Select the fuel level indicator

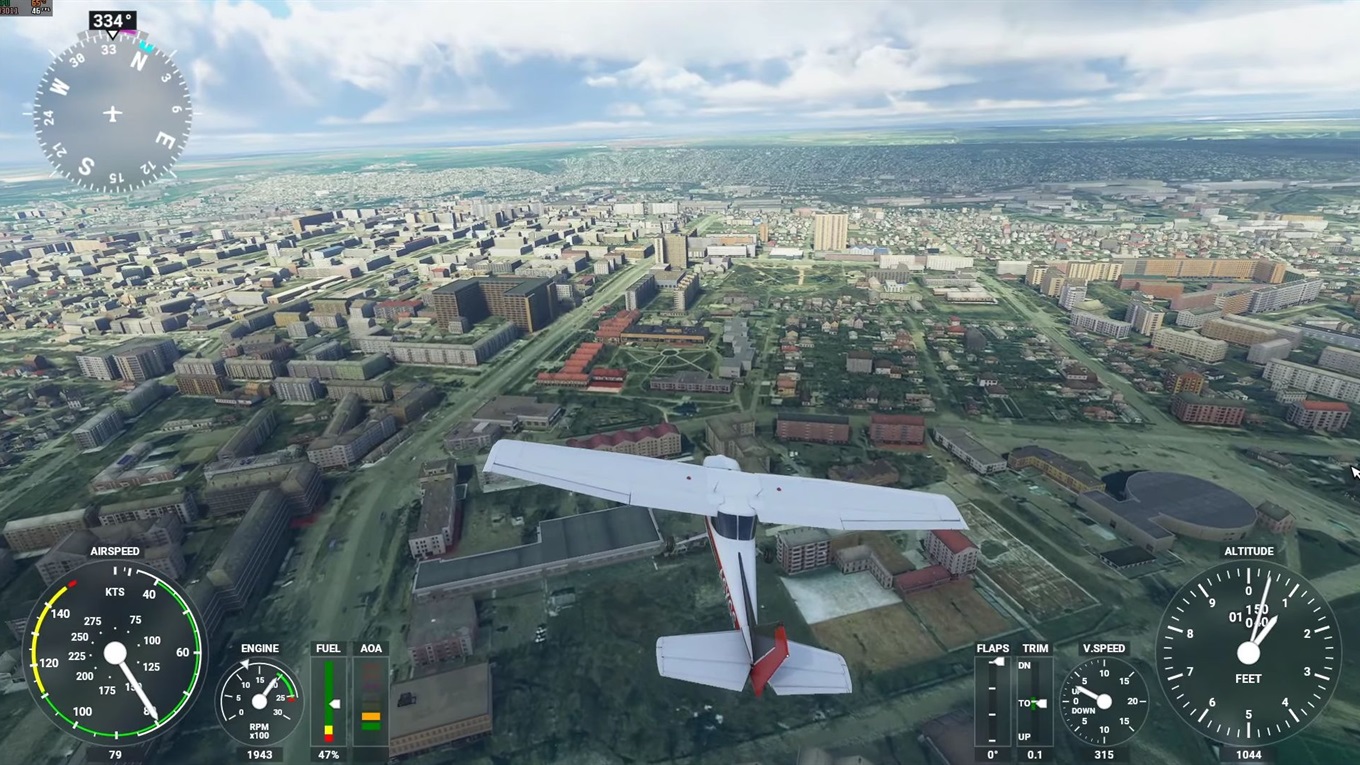click(x=328, y=700)
